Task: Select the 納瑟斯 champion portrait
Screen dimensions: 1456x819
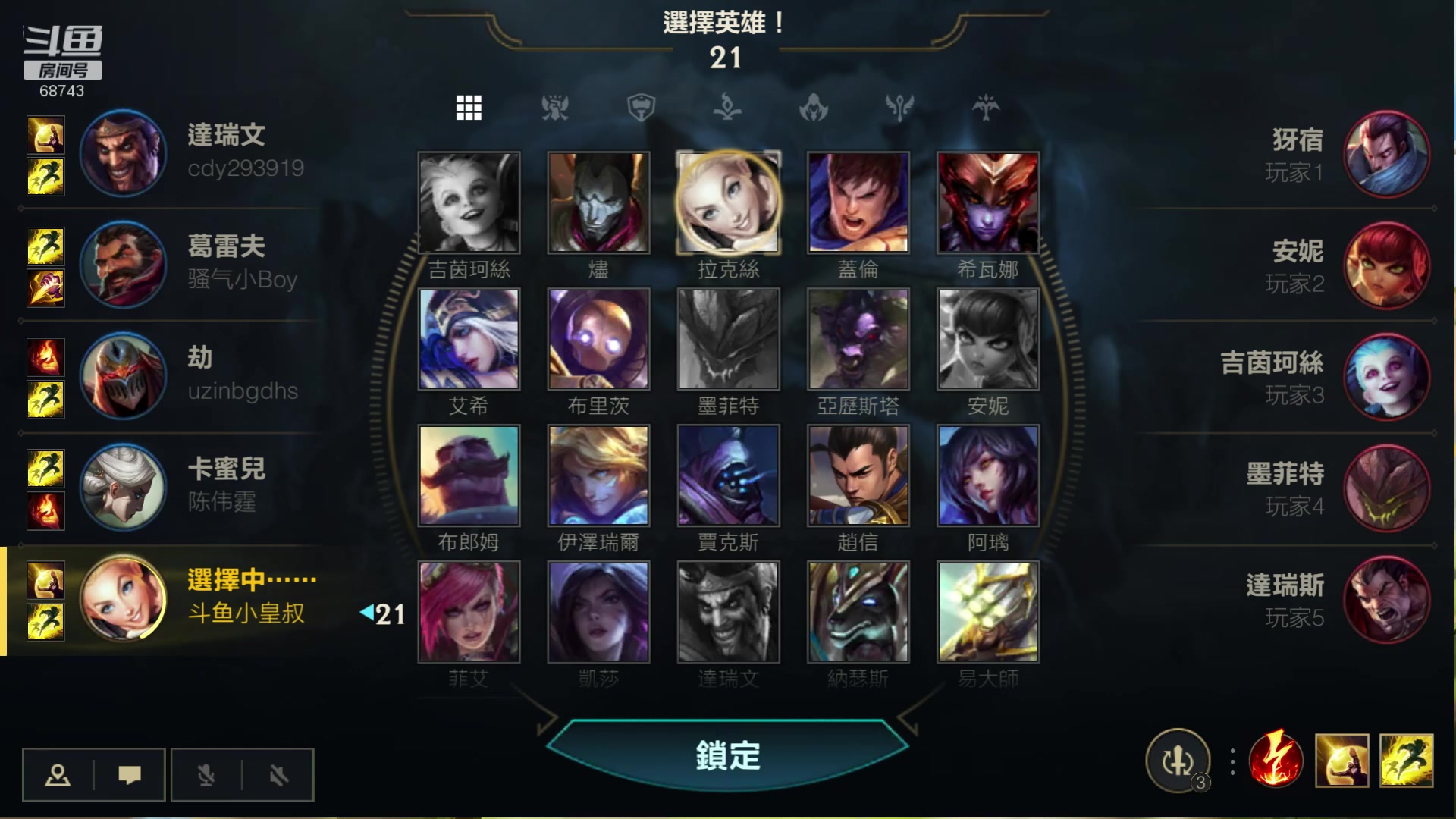Action: (x=858, y=612)
